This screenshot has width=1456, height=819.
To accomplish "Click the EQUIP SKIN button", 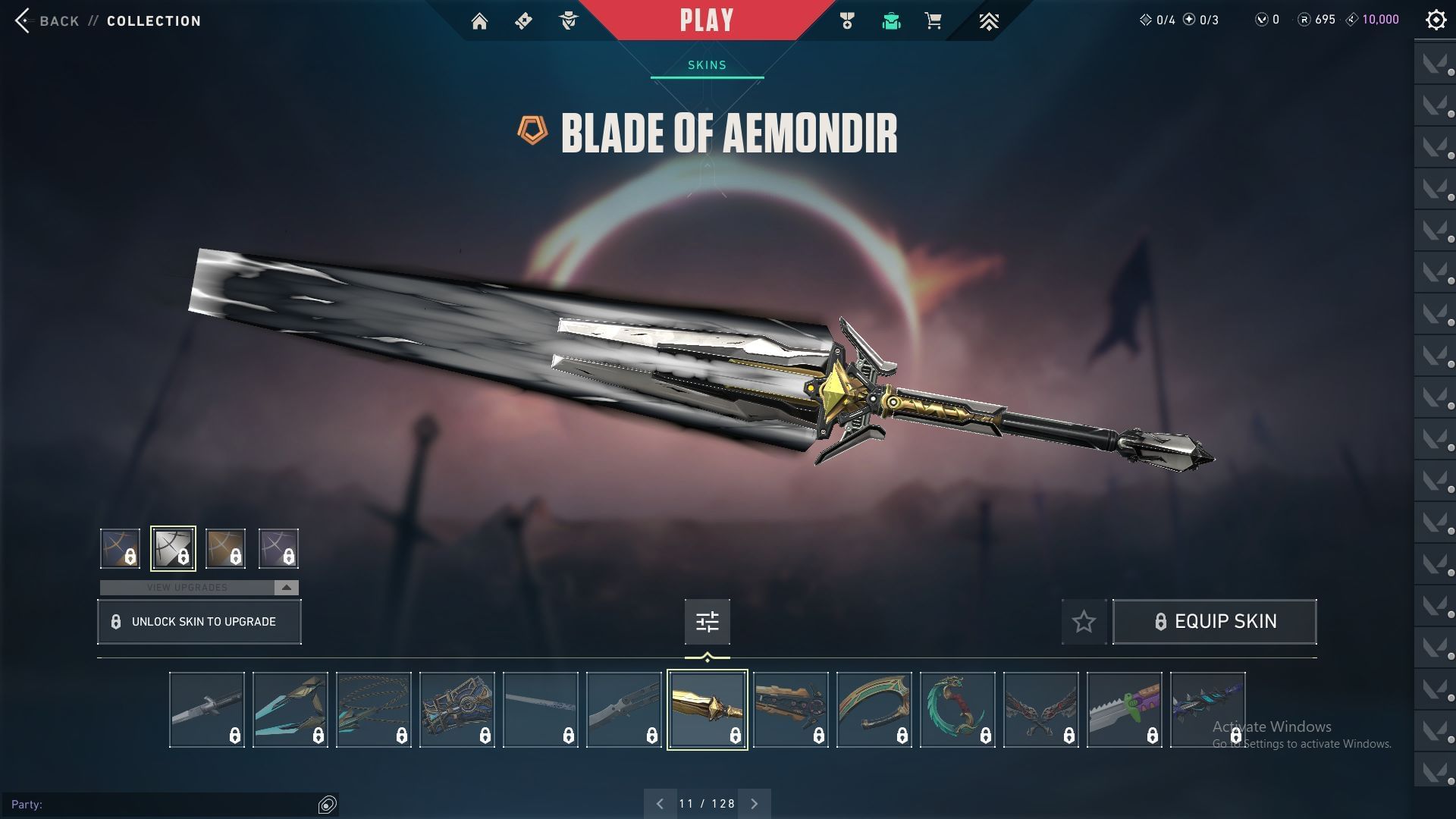I will pyautogui.click(x=1214, y=621).
